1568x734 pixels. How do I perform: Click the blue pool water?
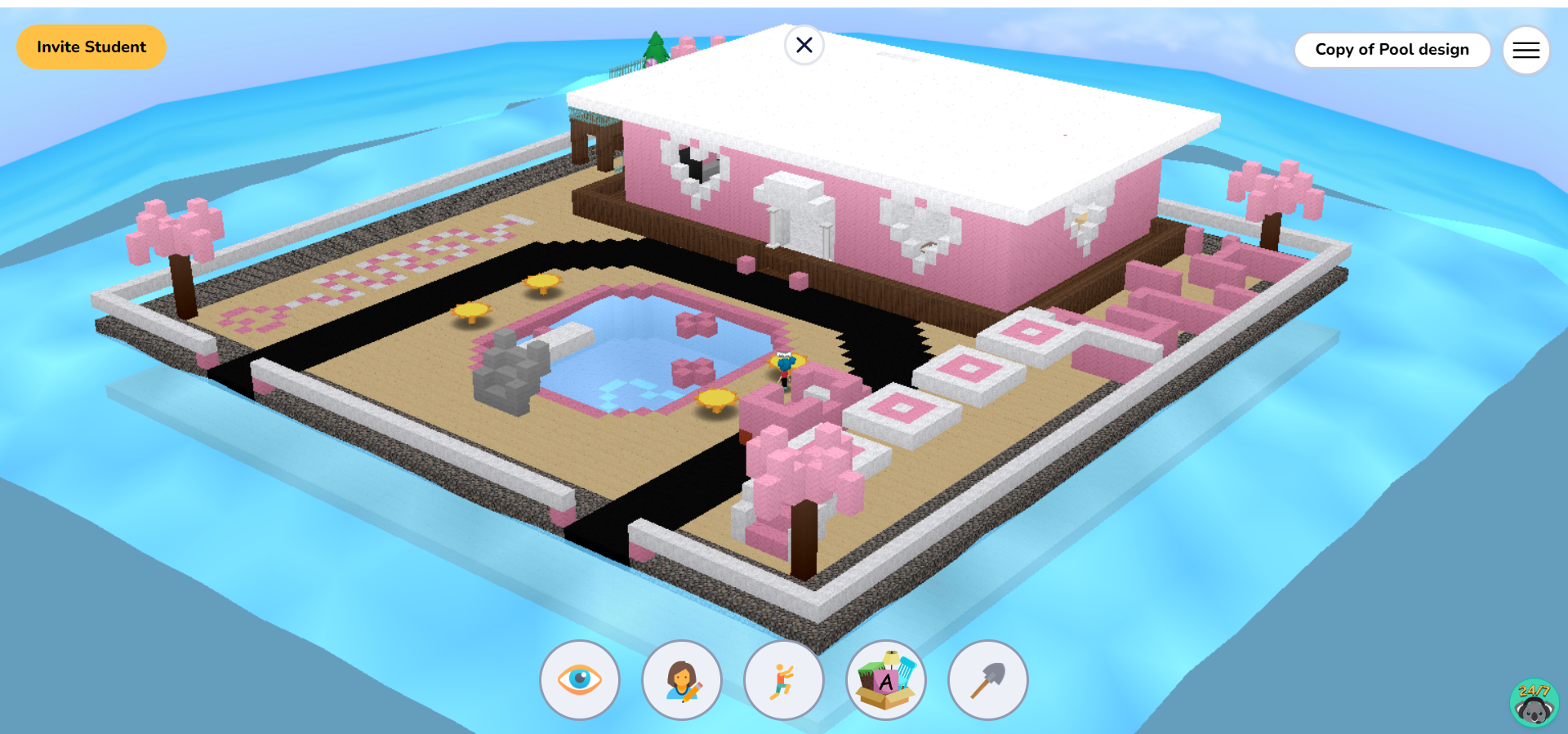click(629, 359)
